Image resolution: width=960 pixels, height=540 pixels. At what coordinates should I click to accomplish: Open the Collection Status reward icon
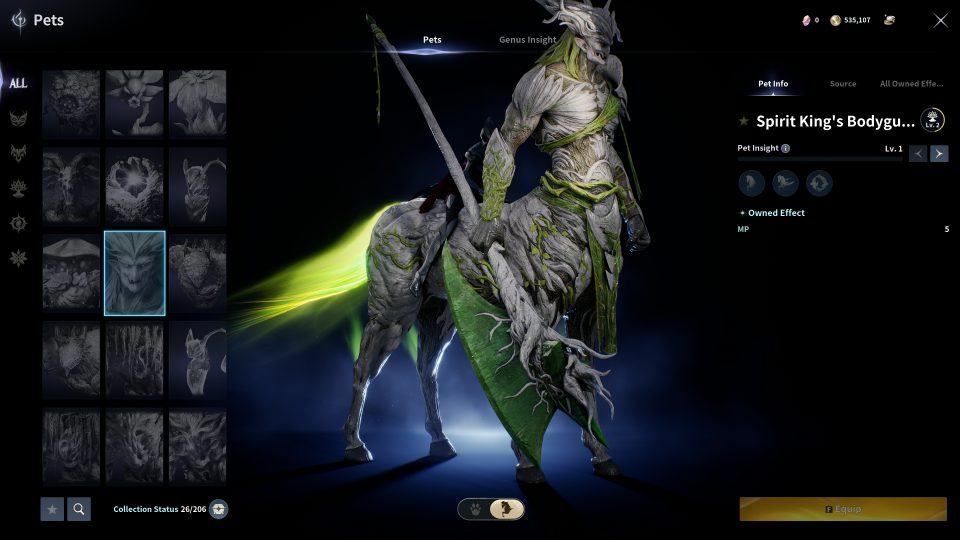(219, 509)
